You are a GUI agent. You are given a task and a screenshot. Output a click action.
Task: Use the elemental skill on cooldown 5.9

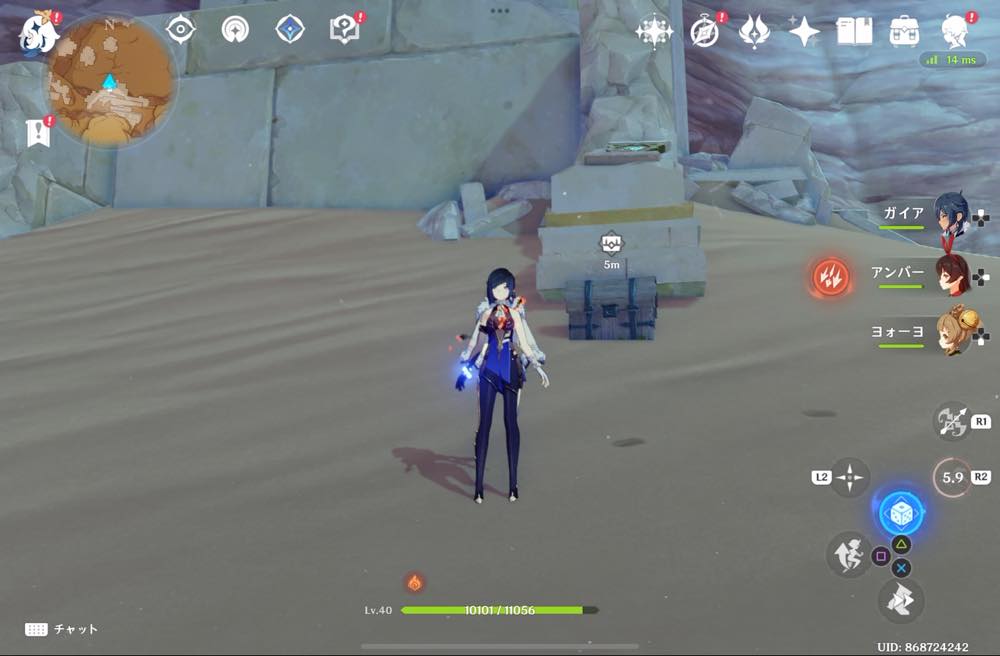click(x=952, y=478)
